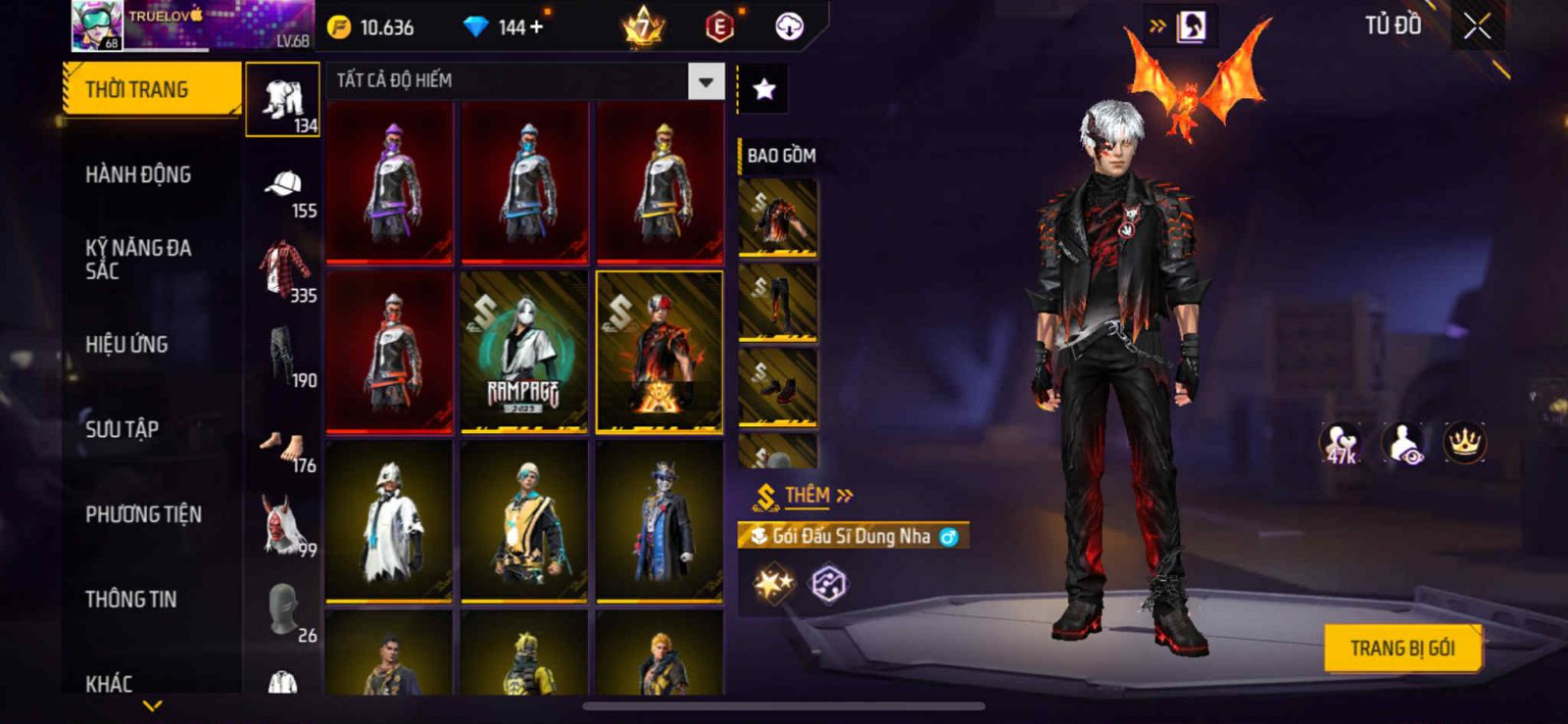Open the Sưu Tập section
The width and height of the screenshot is (1568, 724).
tap(122, 429)
